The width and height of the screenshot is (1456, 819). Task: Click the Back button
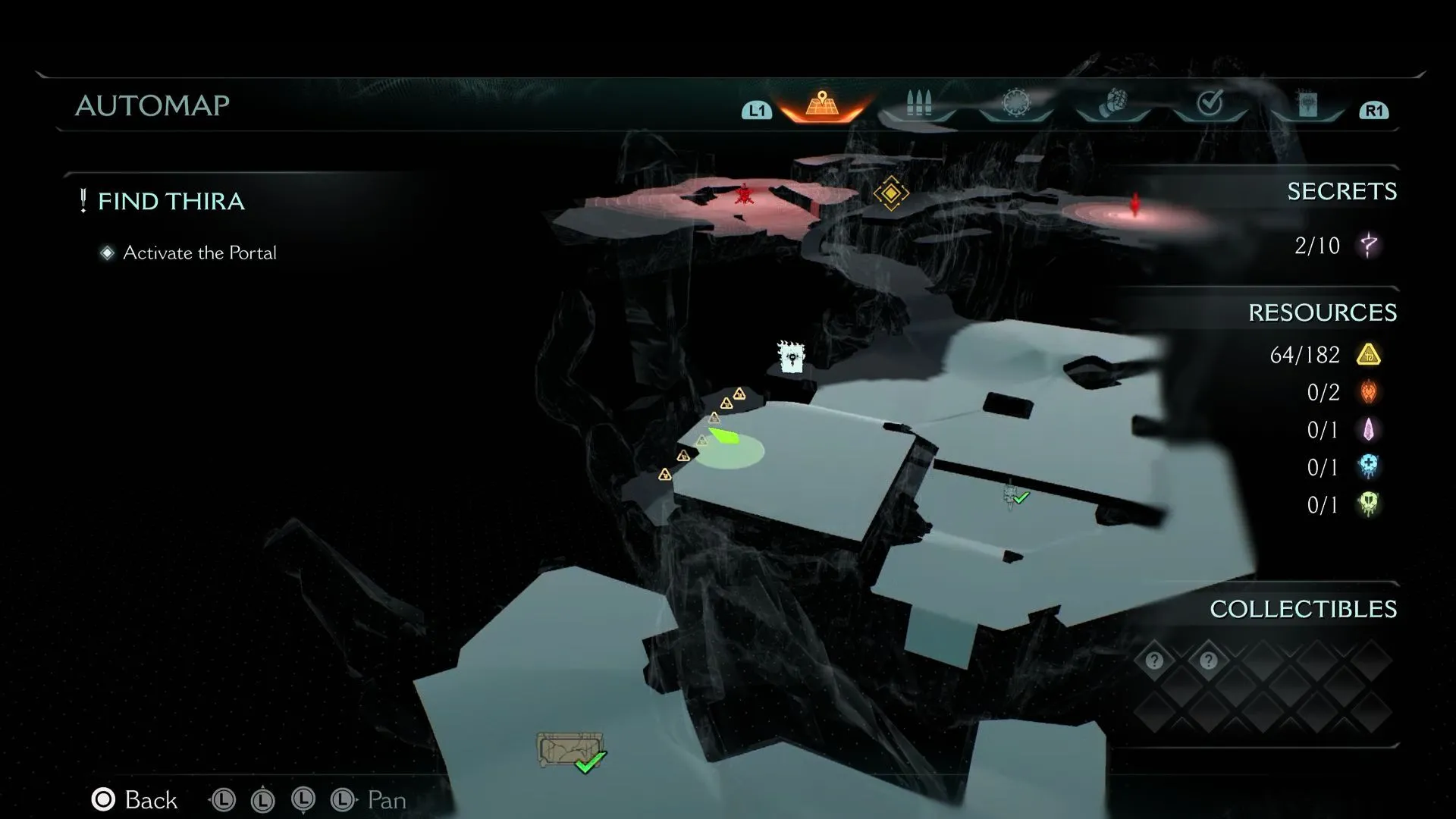point(135,799)
